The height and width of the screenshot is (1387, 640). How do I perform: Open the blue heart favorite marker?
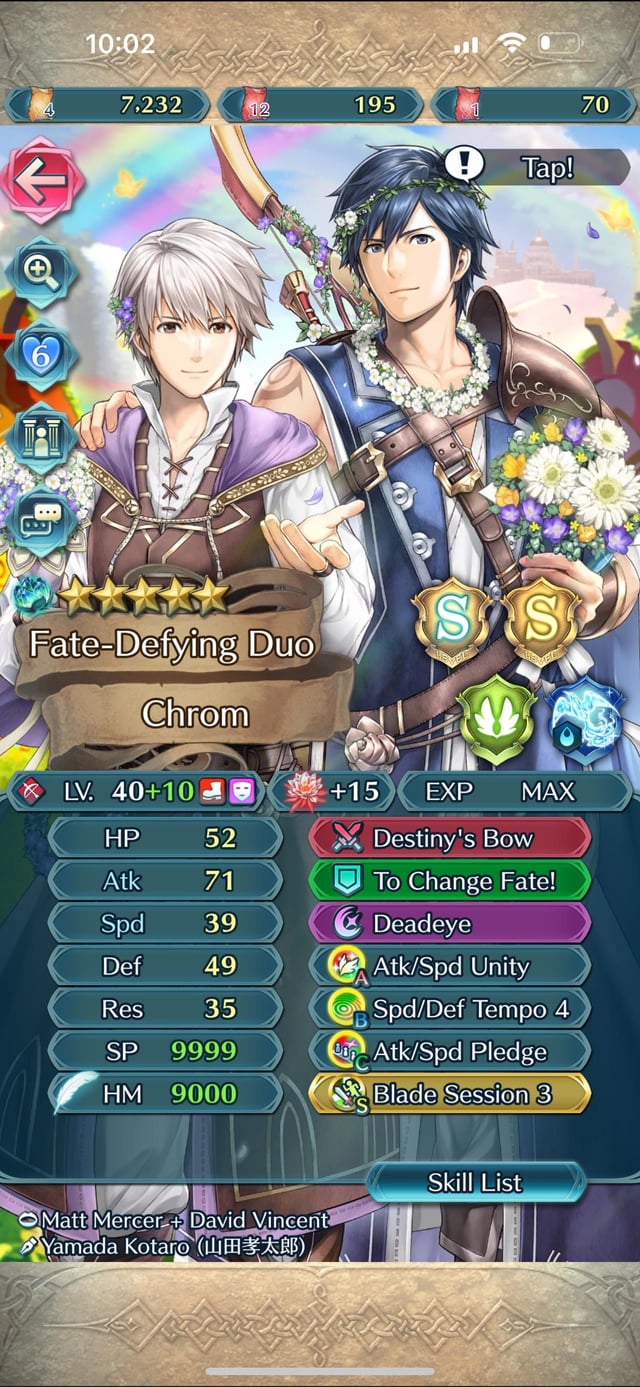40,356
